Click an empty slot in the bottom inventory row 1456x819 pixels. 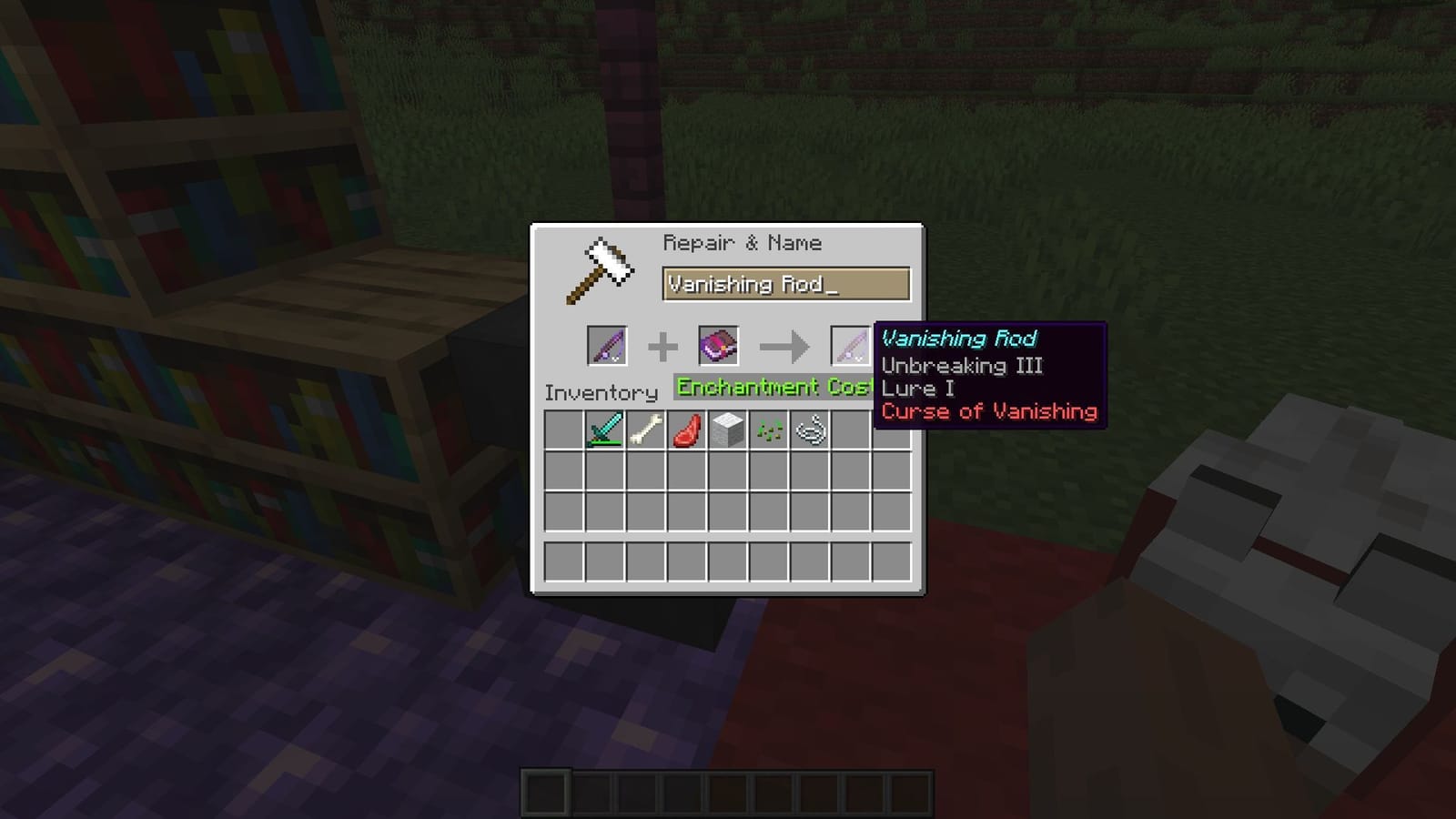tap(564, 561)
